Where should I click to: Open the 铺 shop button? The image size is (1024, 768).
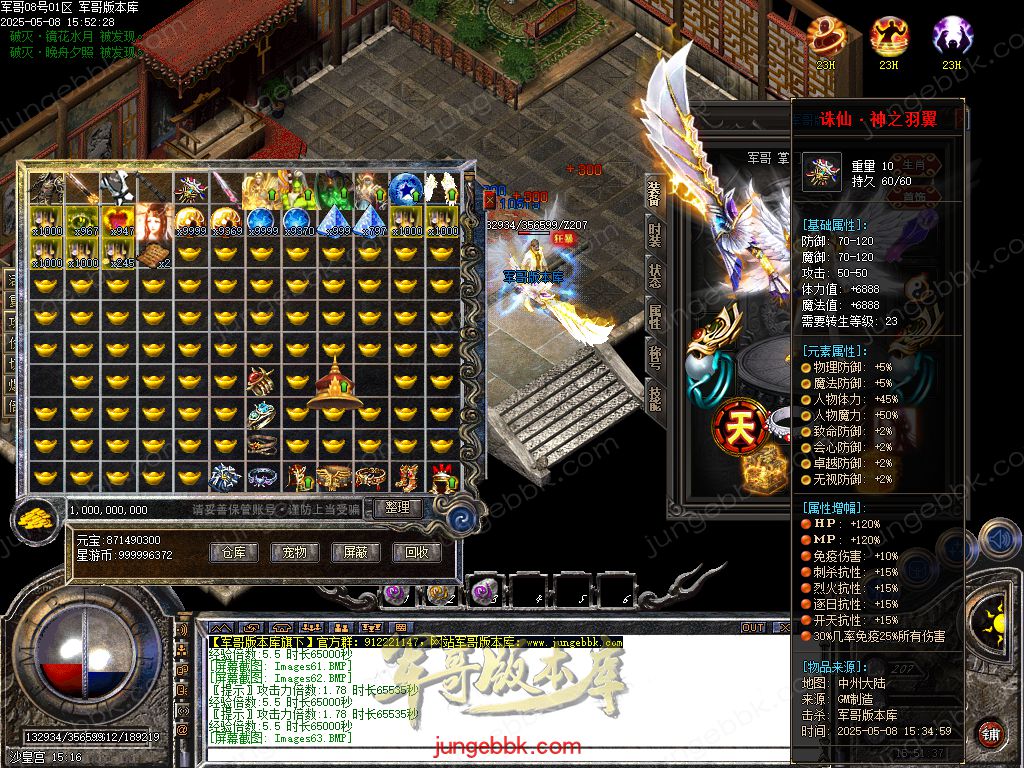[990, 733]
